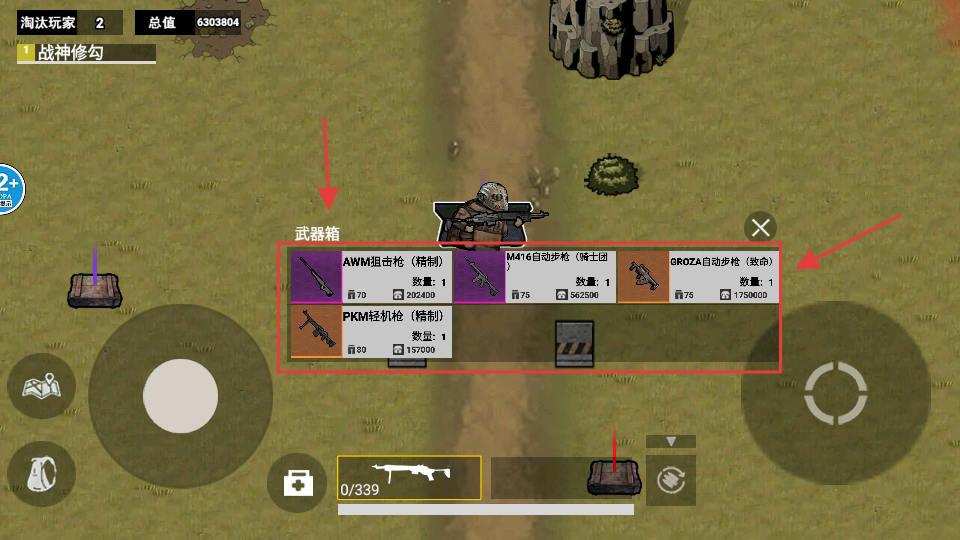Expand the small down-arrow dropdown

click(671, 441)
